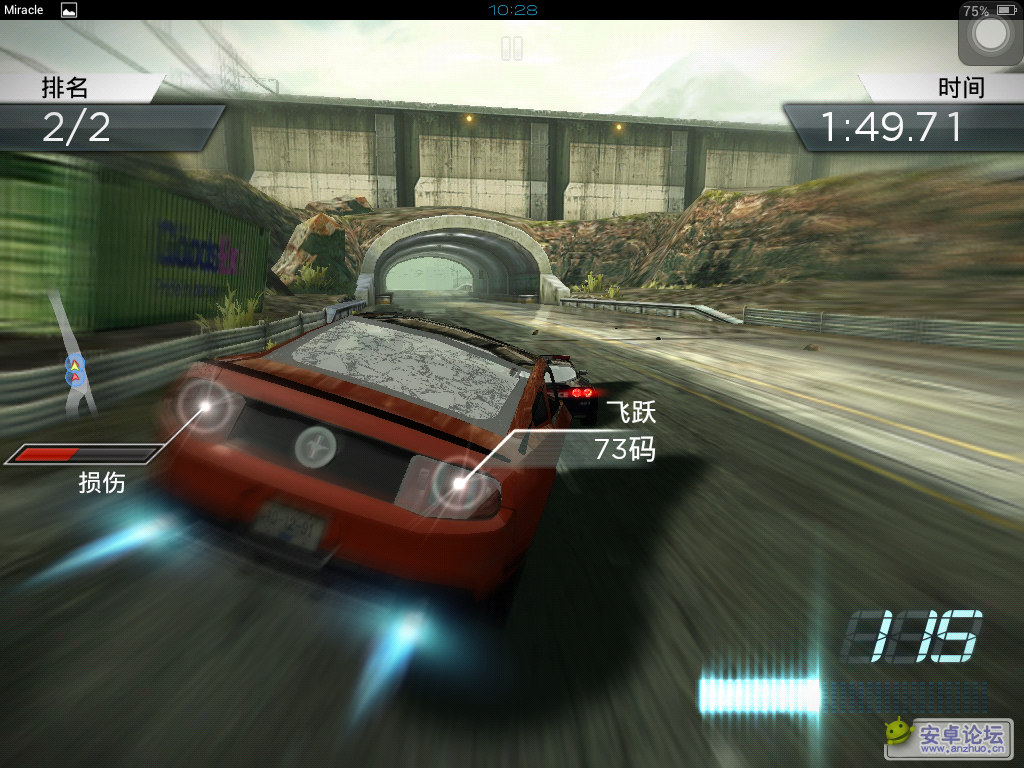Open the picture notification icon in status bar
This screenshot has width=1024, height=768.
(69, 10)
